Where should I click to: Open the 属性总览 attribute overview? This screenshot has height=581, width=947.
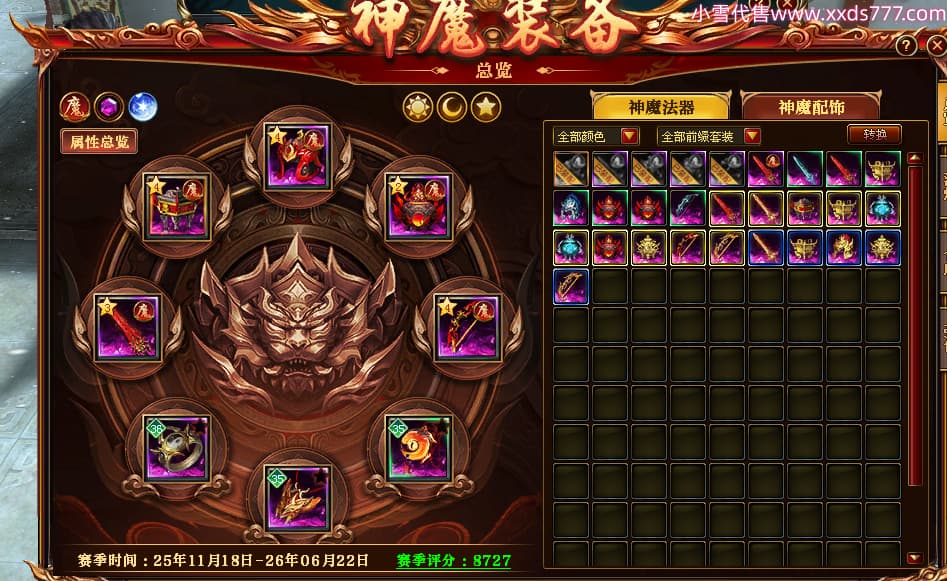coord(99,141)
